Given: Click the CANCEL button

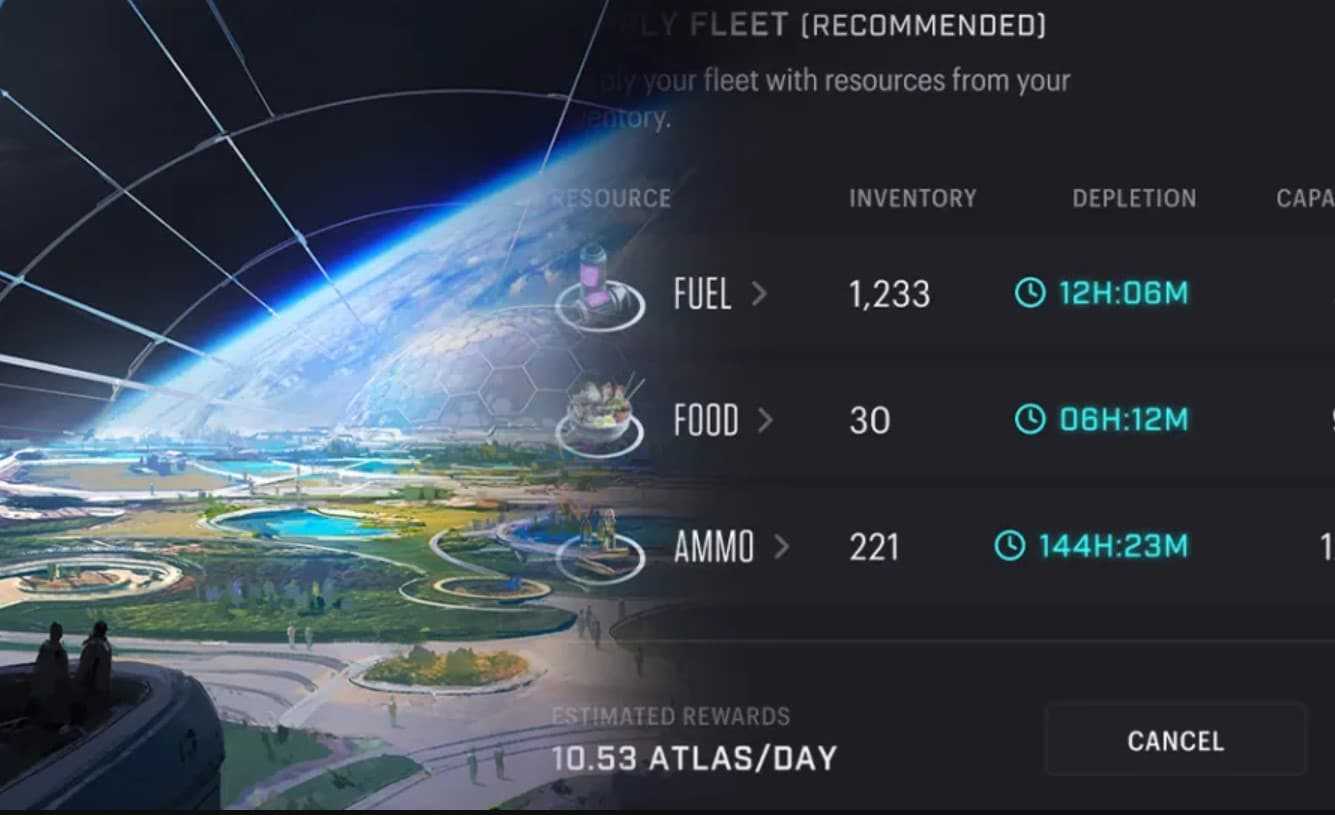Looking at the screenshot, I should [x=1174, y=740].
